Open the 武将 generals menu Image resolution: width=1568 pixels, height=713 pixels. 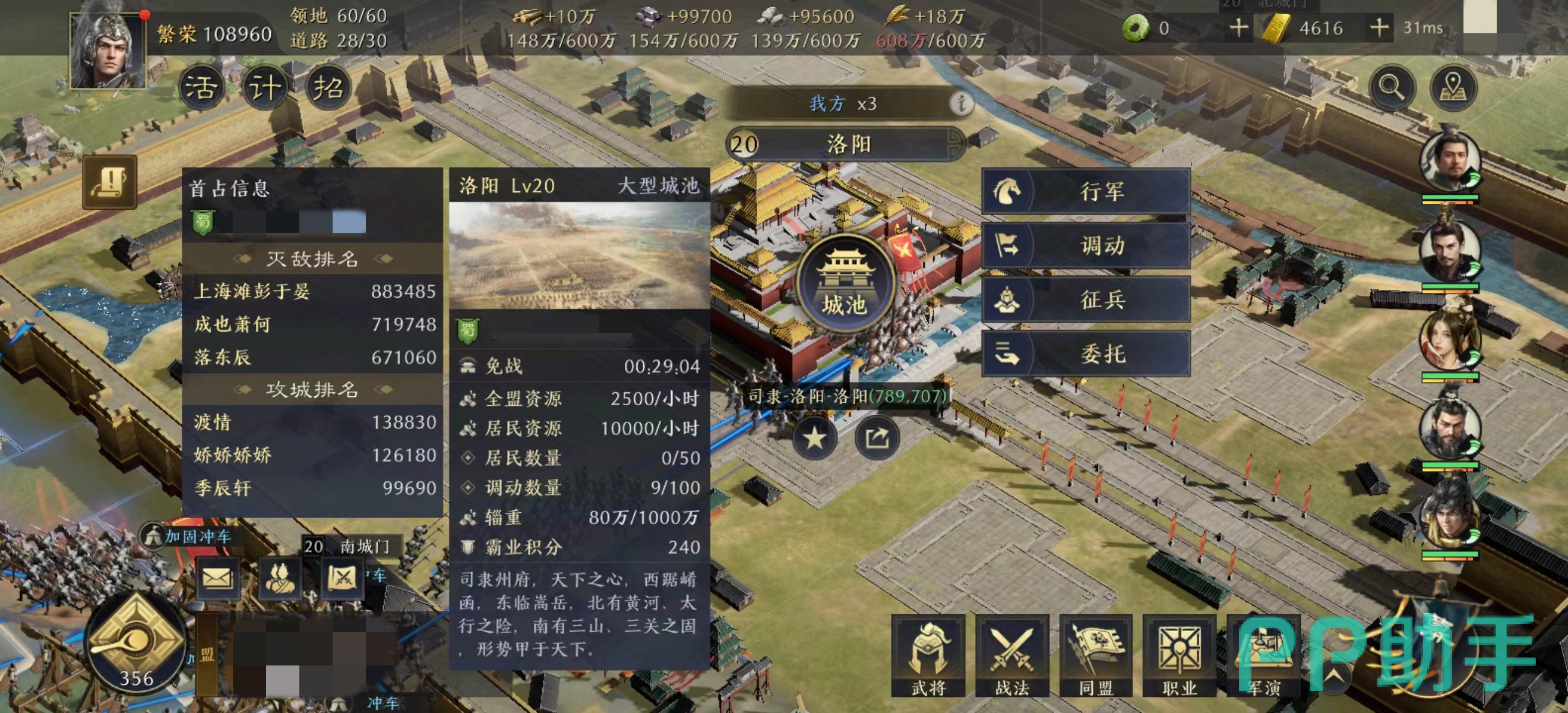click(x=928, y=656)
